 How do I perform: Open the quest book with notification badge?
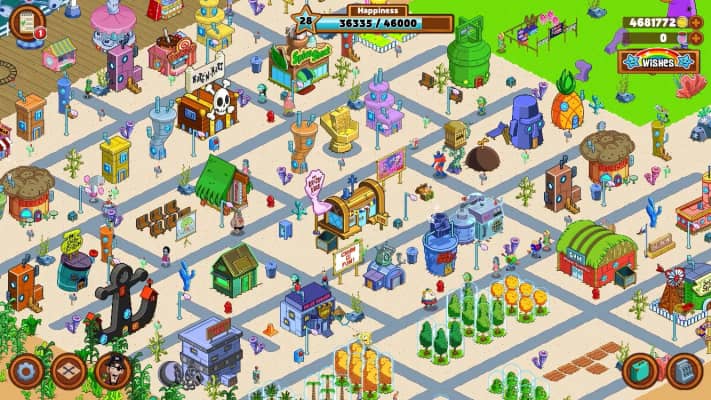26,19
